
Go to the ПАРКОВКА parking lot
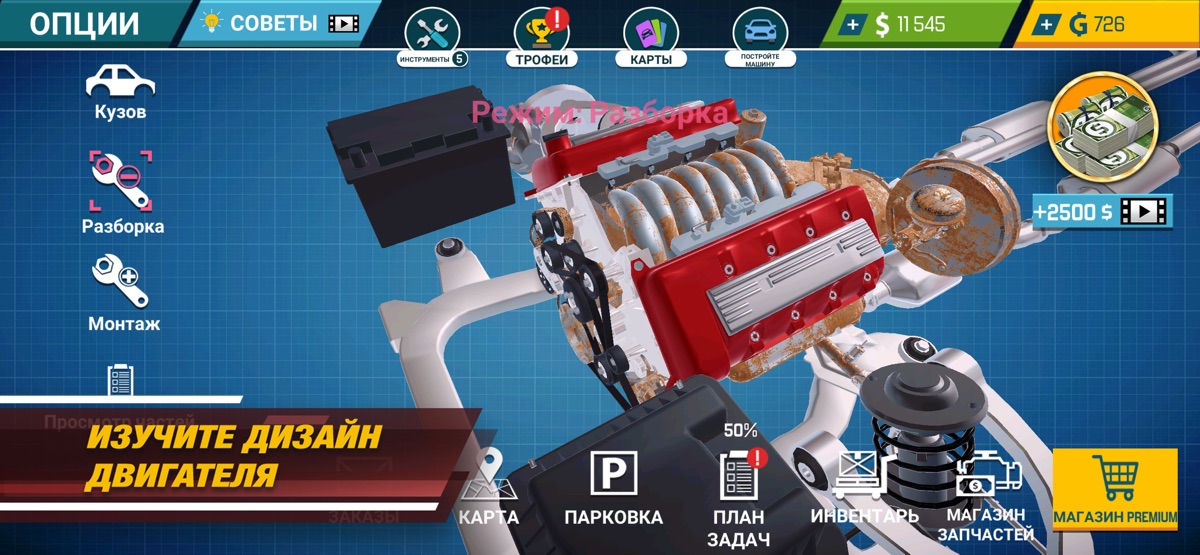[613, 492]
